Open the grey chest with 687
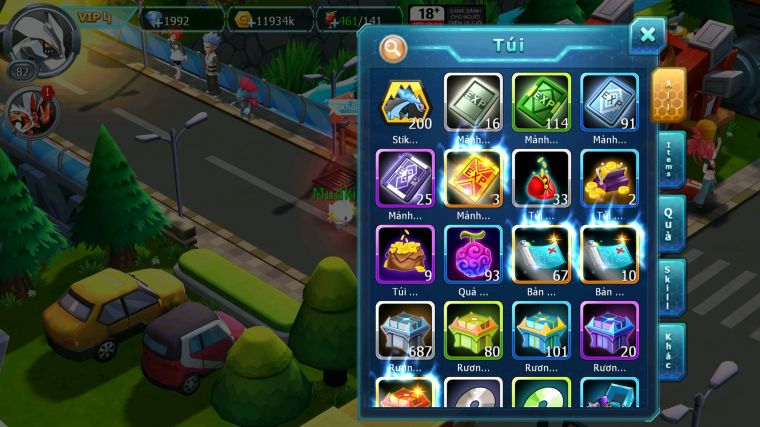Screen dimensions: 760x427 (x=405, y=331)
